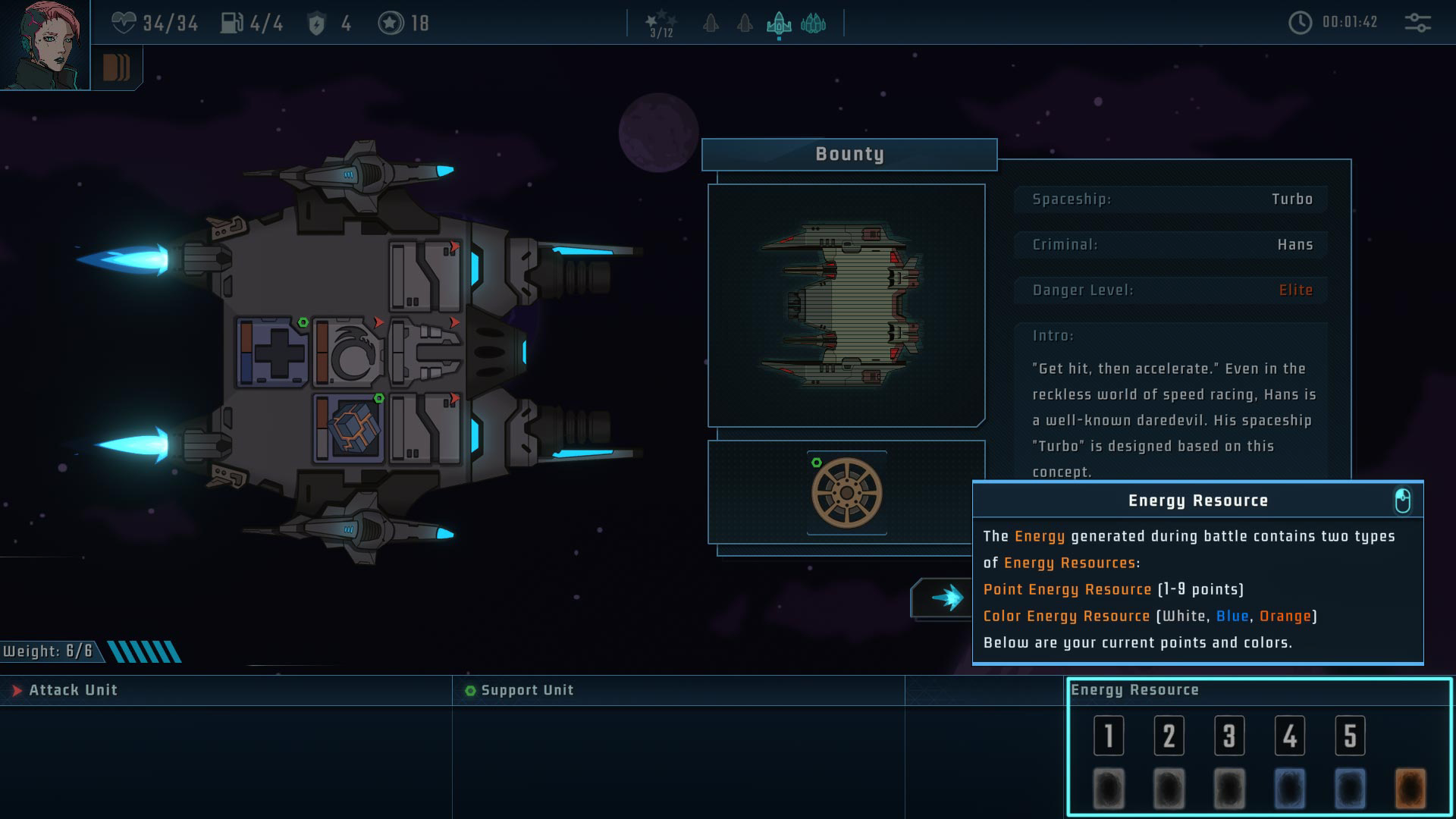Select the energy point card numbered 2
The width and height of the screenshot is (1456, 819).
1169,735
